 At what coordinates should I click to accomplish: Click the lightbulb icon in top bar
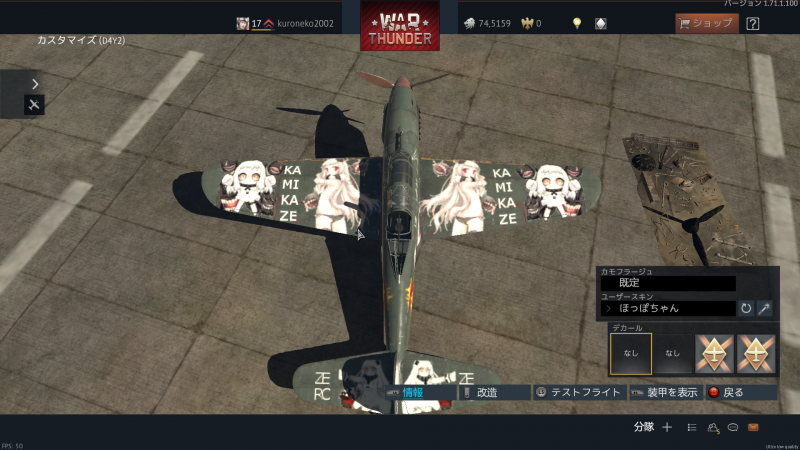pyautogui.click(x=577, y=23)
